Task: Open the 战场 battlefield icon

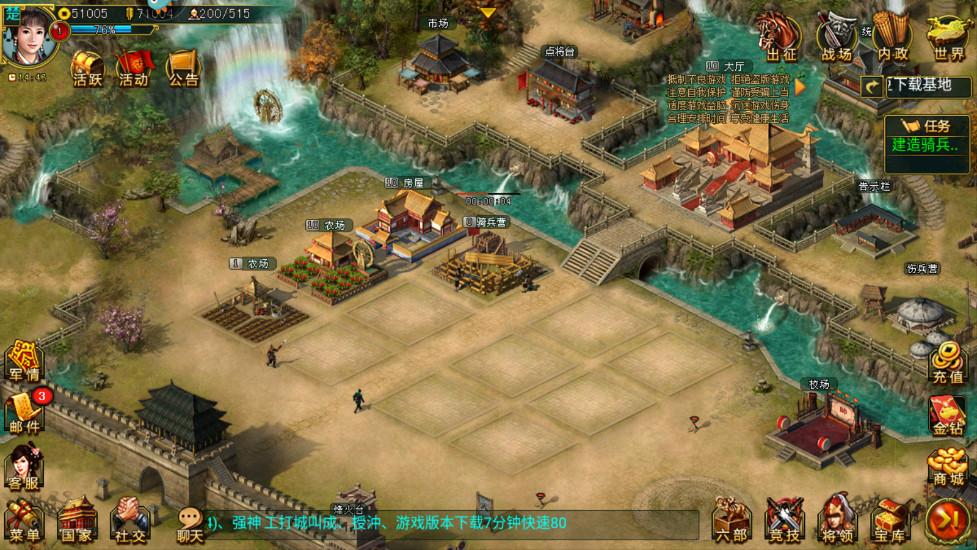Action: coord(836,38)
